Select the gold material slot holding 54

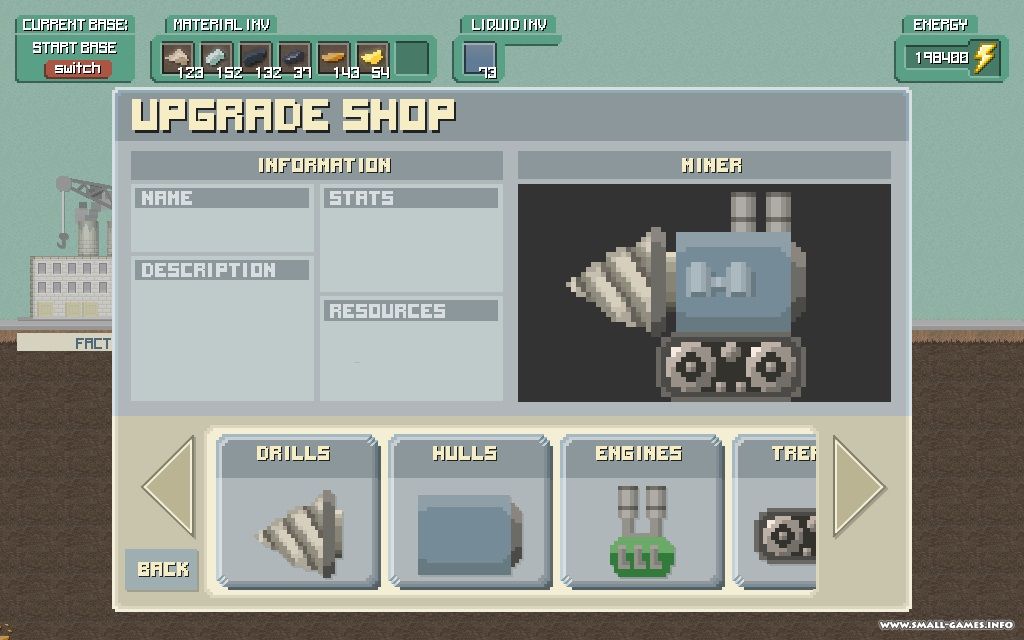(x=372, y=57)
